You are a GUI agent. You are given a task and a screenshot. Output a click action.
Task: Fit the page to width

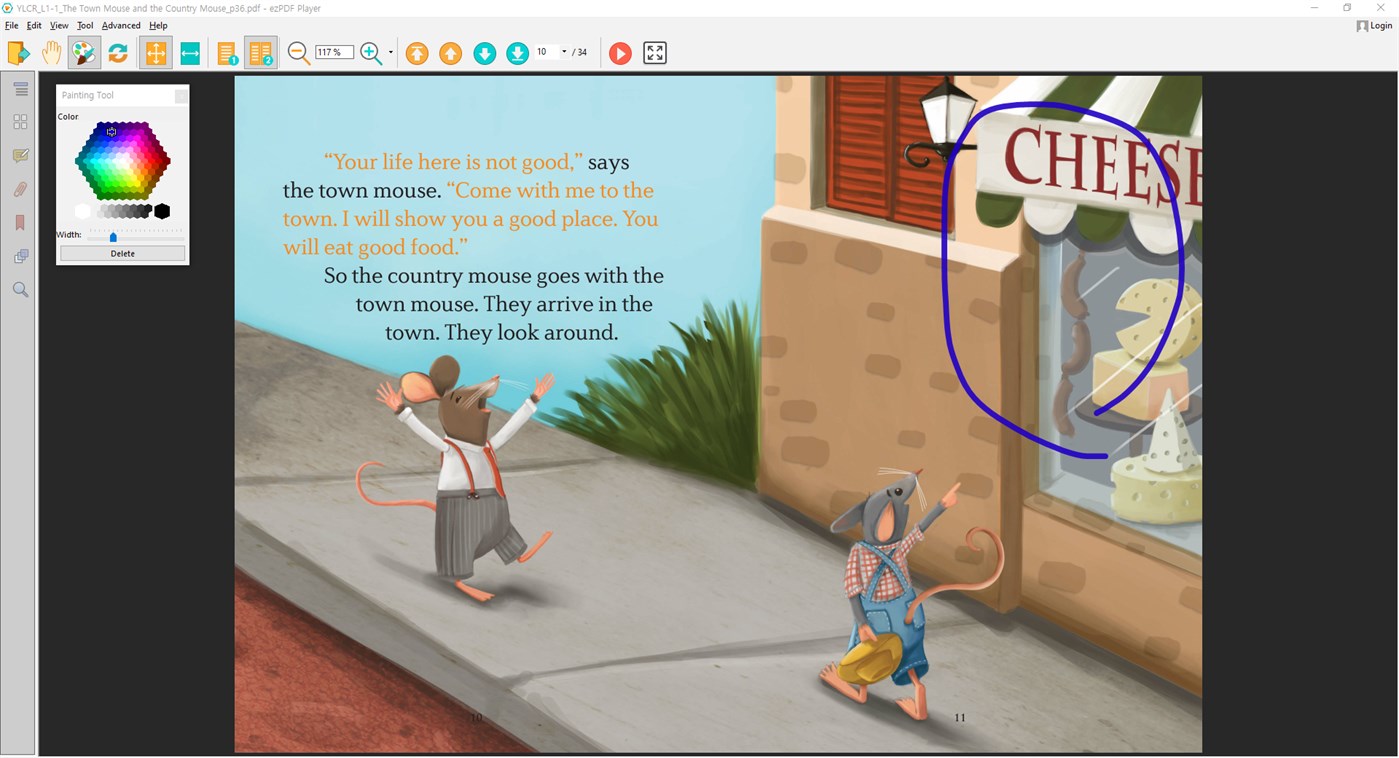[190, 52]
